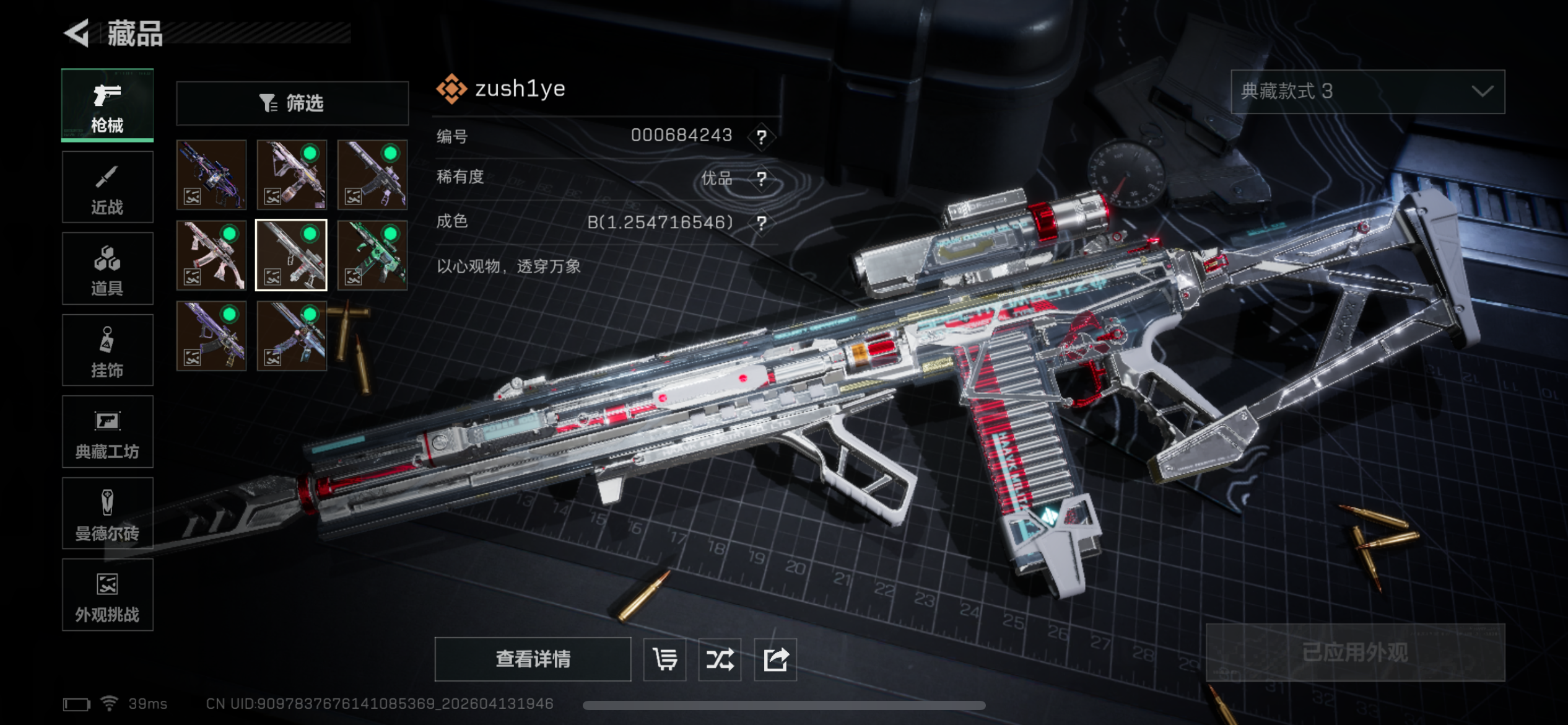Switch to the 曼德尔砖 tab

(x=107, y=514)
